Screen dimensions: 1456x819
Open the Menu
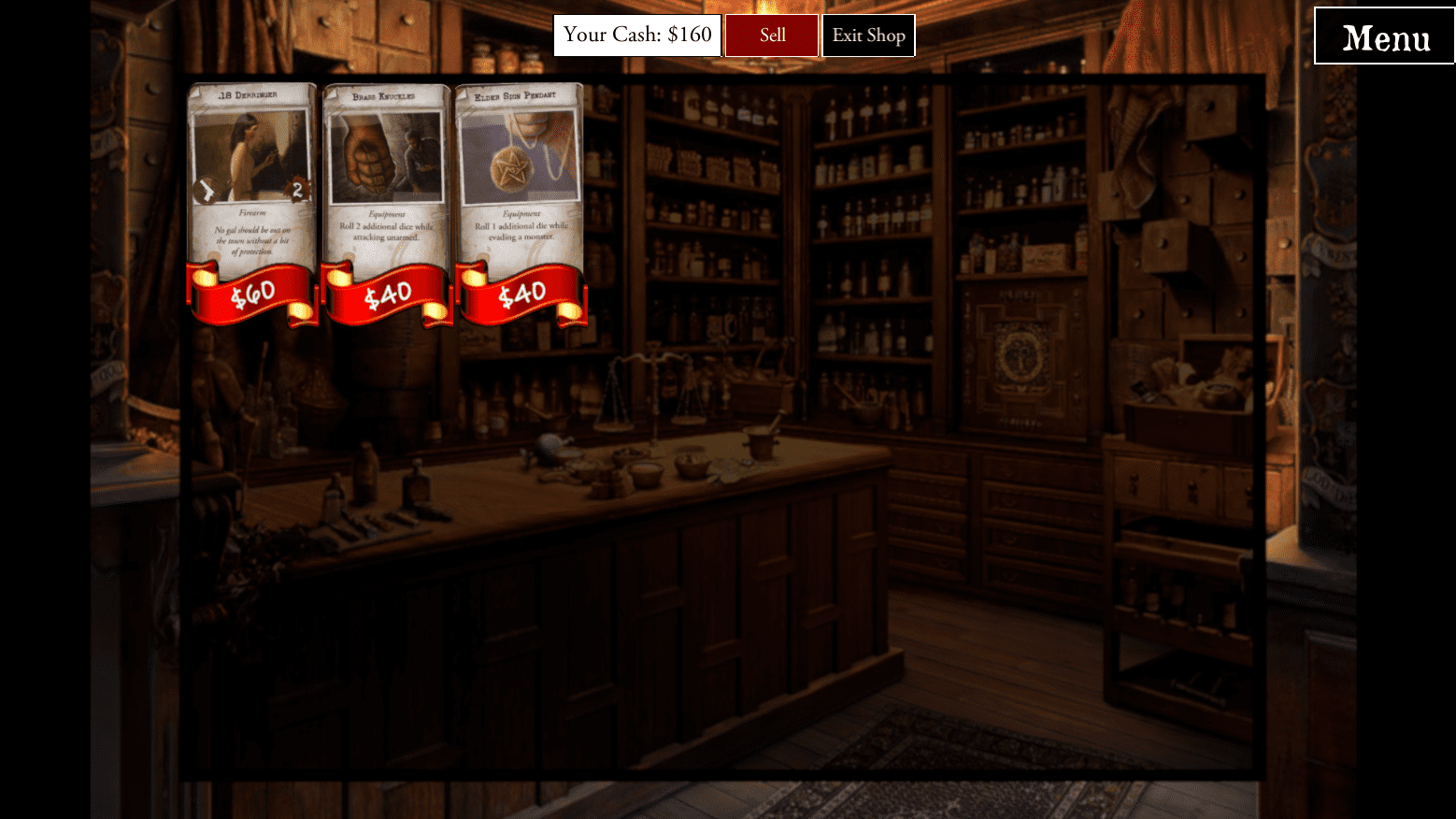click(x=1384, y=37)
